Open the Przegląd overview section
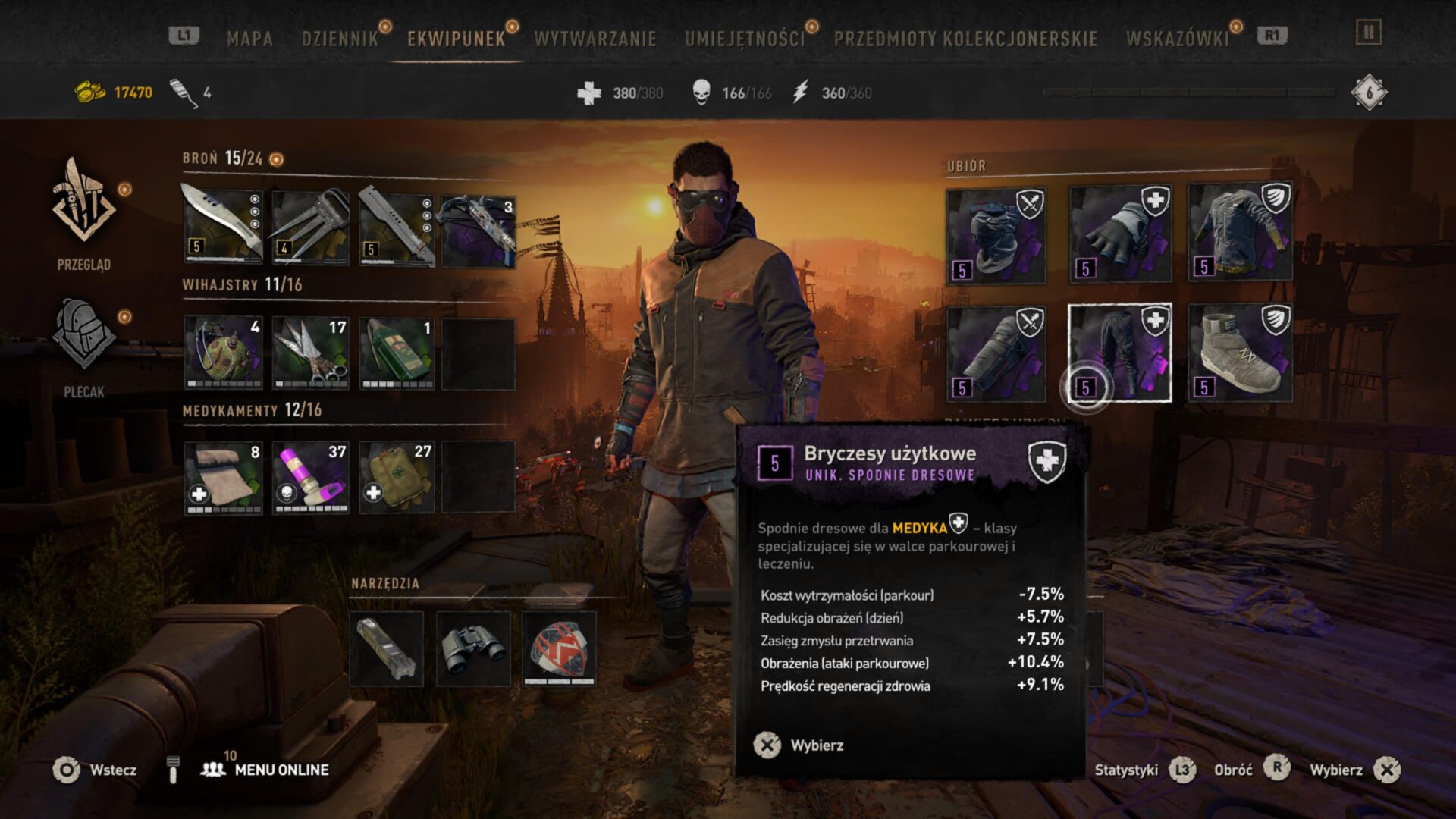Screen dimensions: 1456x819 pos(83,214)
